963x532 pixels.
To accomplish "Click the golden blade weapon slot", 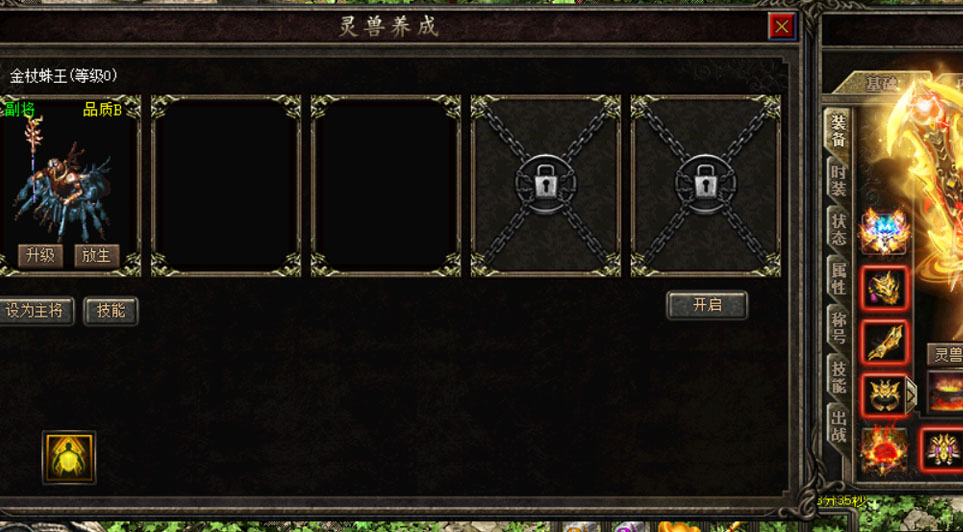I will tap(884, 342).
